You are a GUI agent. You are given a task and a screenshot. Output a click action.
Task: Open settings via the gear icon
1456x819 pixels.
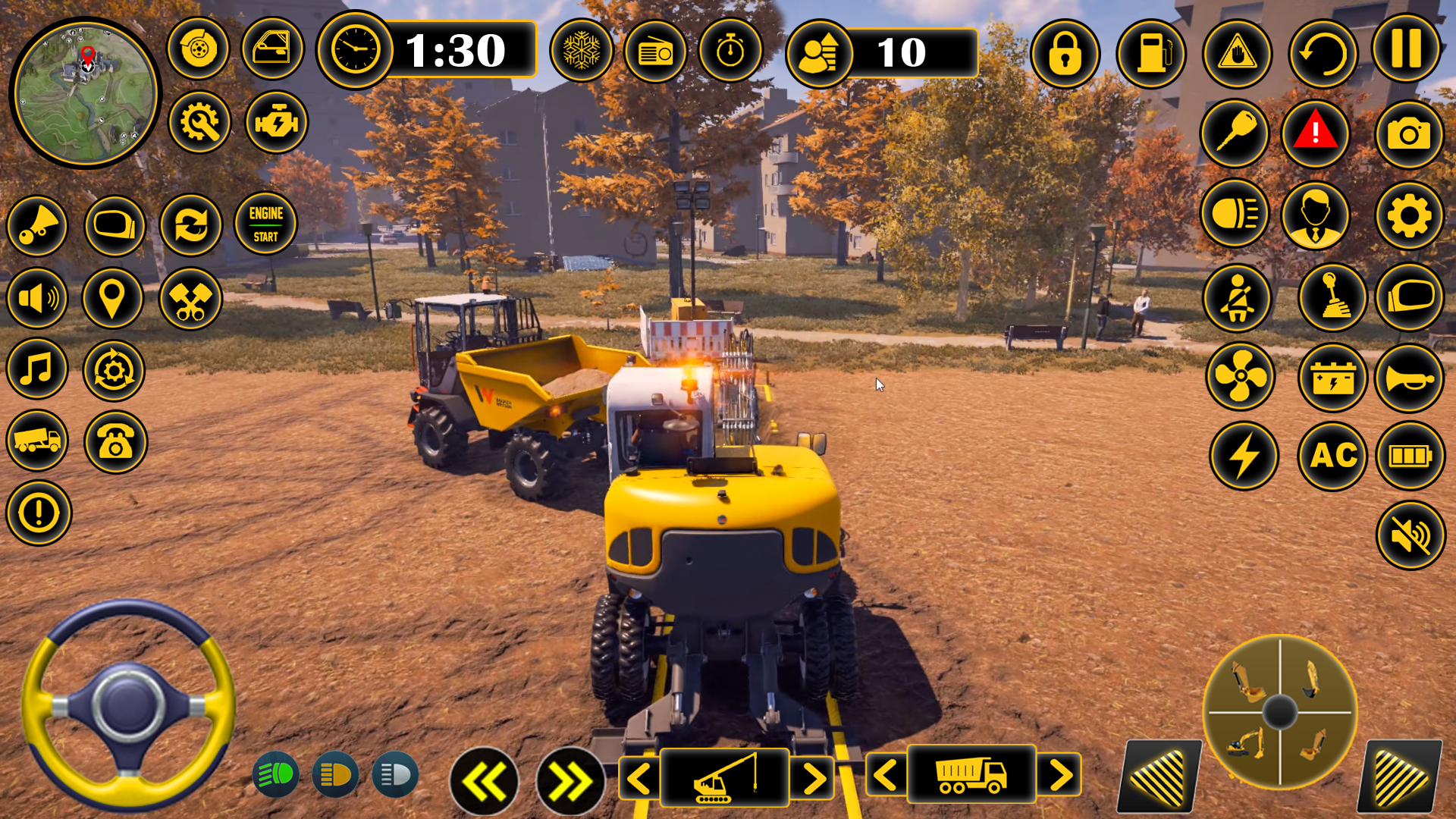(1408, 216)
